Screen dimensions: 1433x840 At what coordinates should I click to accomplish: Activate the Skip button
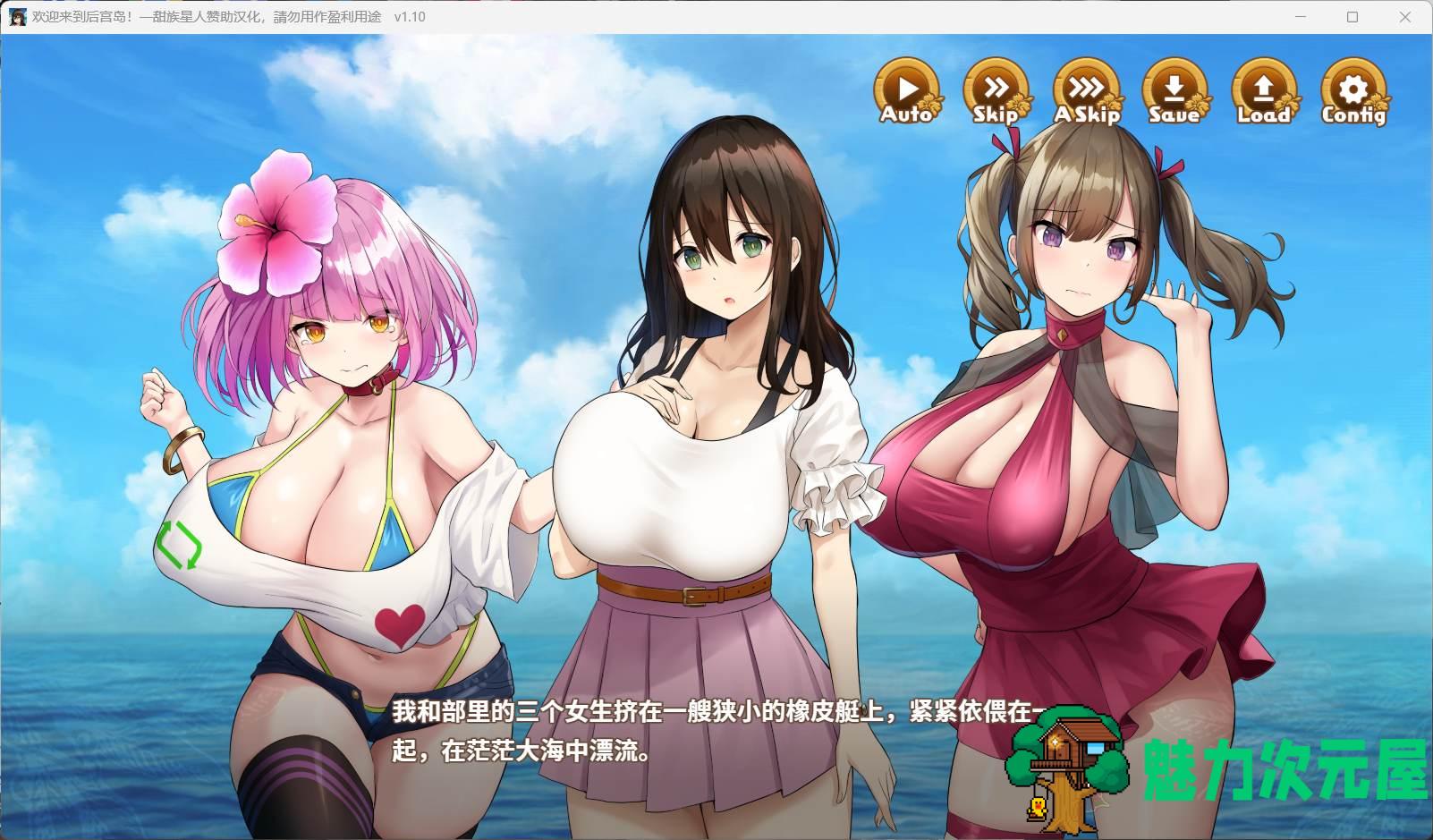(x=996, y=91)
